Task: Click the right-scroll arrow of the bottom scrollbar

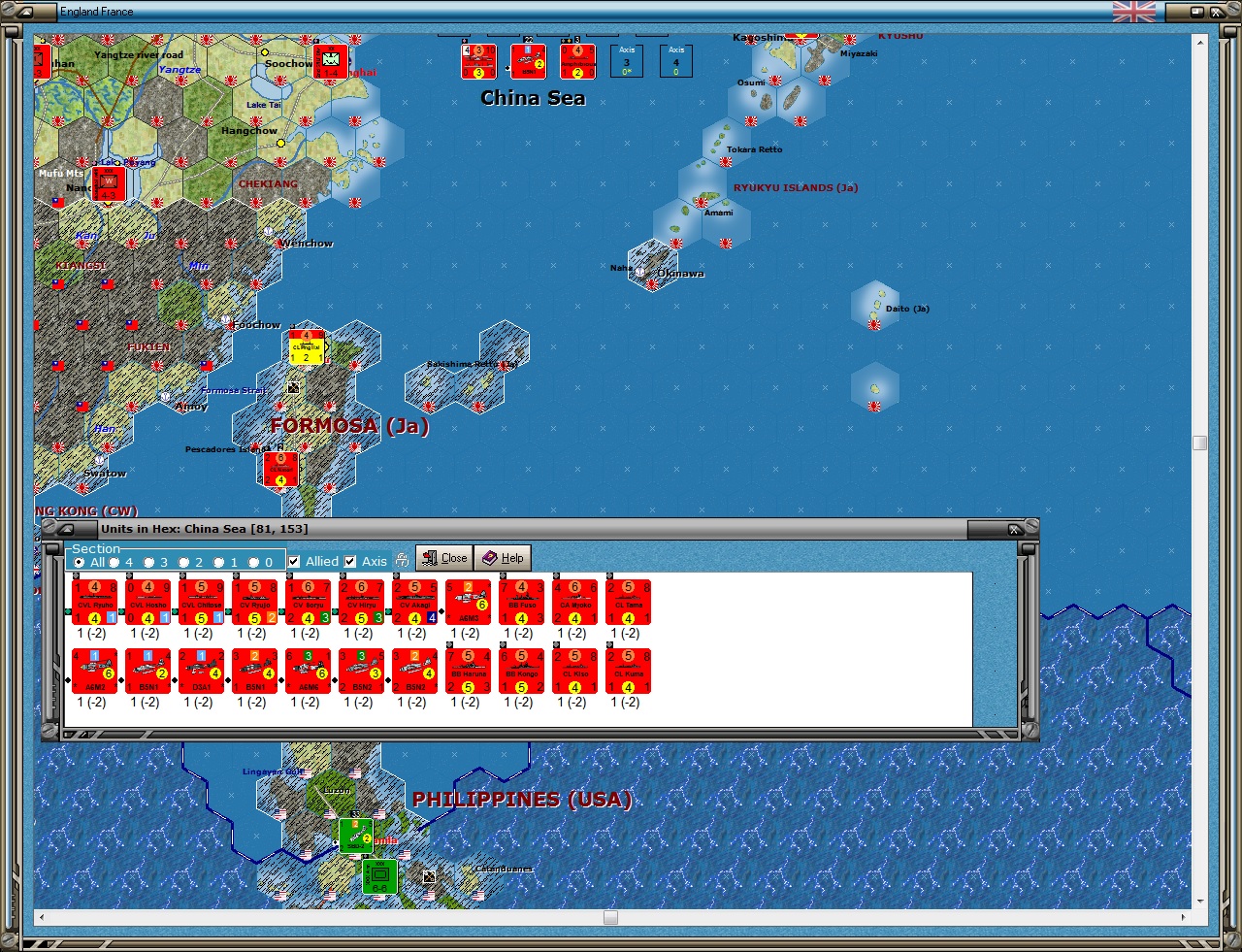Action: (x=1186, y=917)
